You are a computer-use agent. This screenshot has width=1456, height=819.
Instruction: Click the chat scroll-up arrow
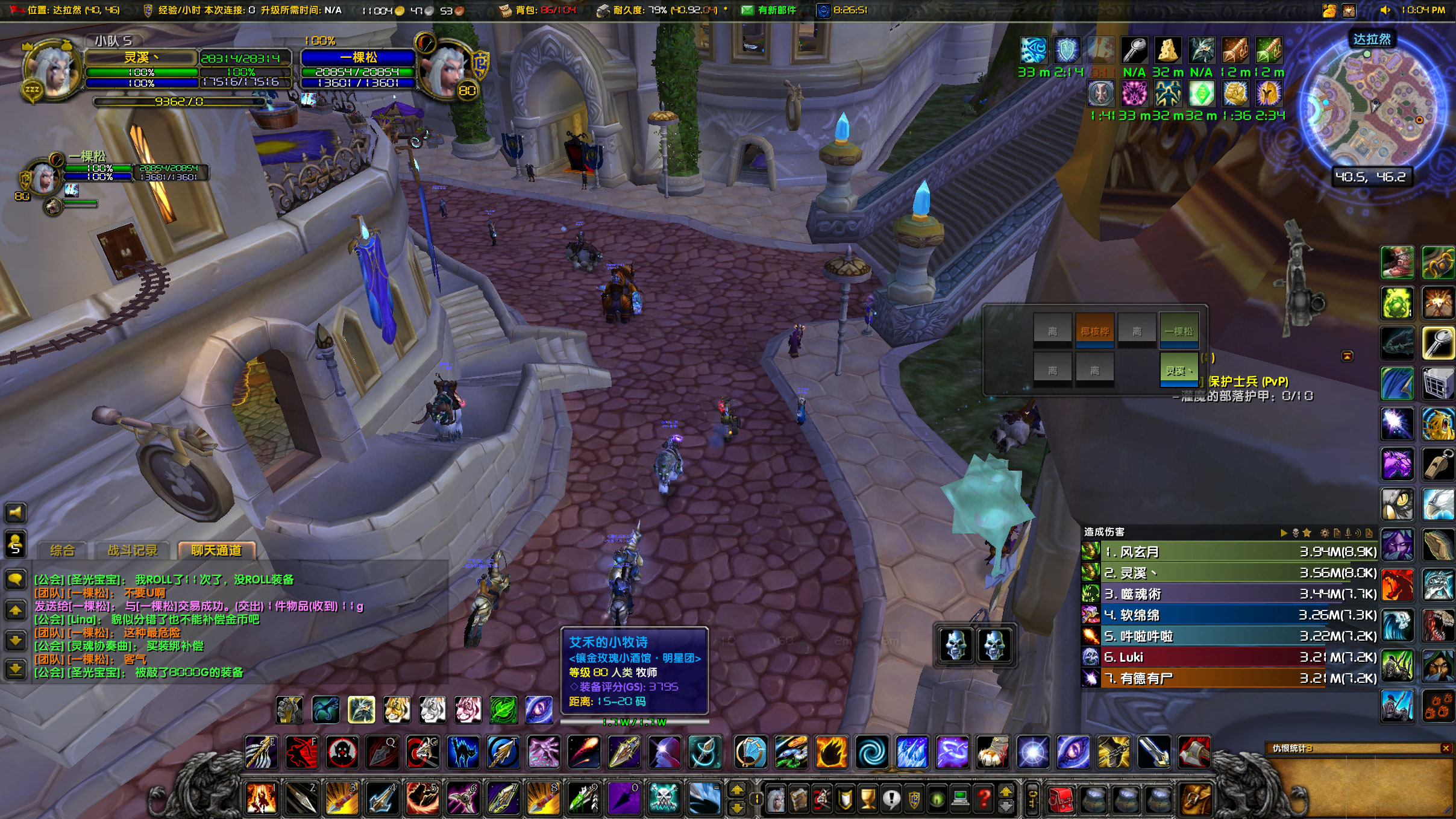click(16, 609)
